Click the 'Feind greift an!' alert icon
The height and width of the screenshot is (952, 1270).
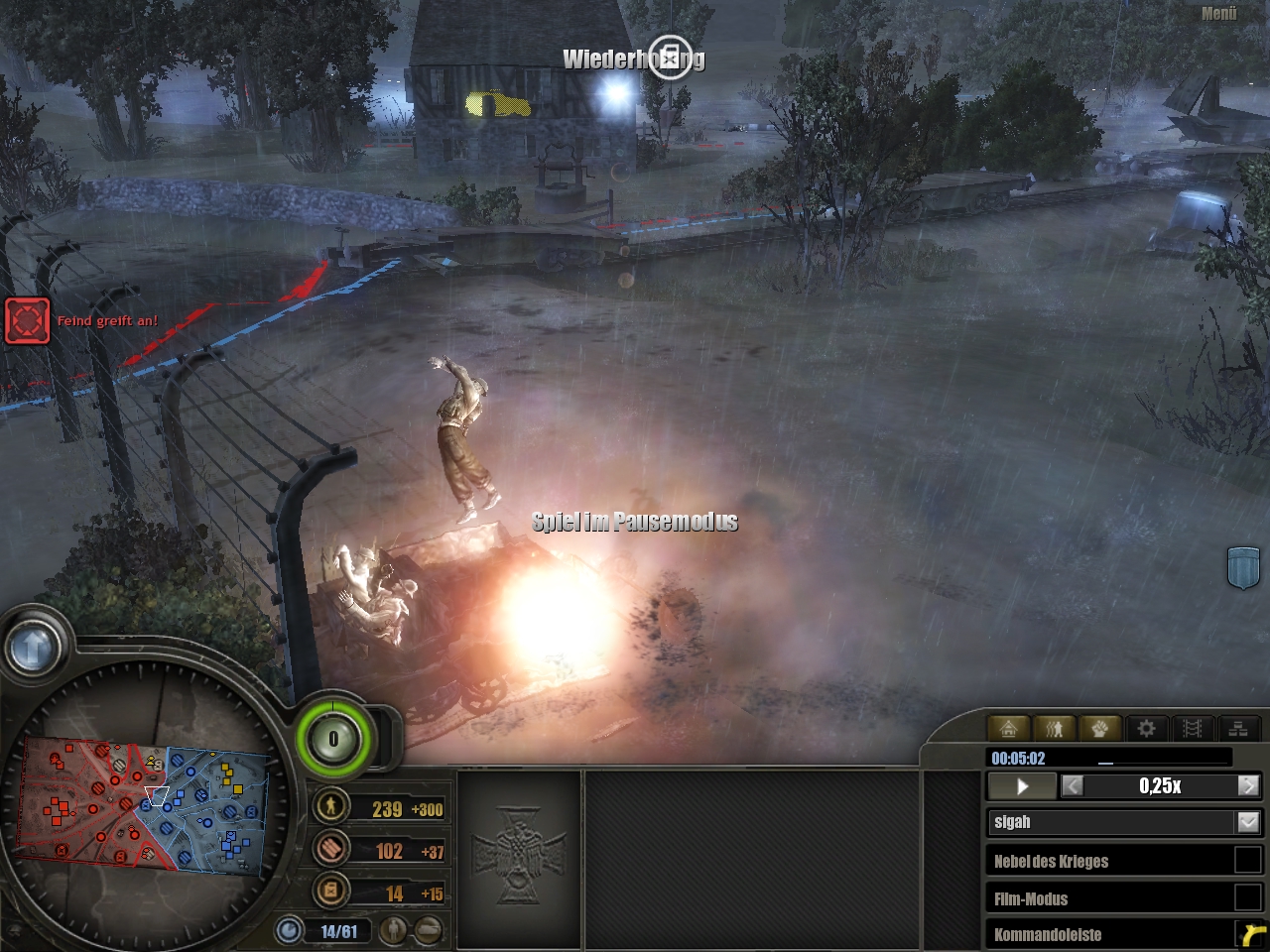click(x=27, y=320)
